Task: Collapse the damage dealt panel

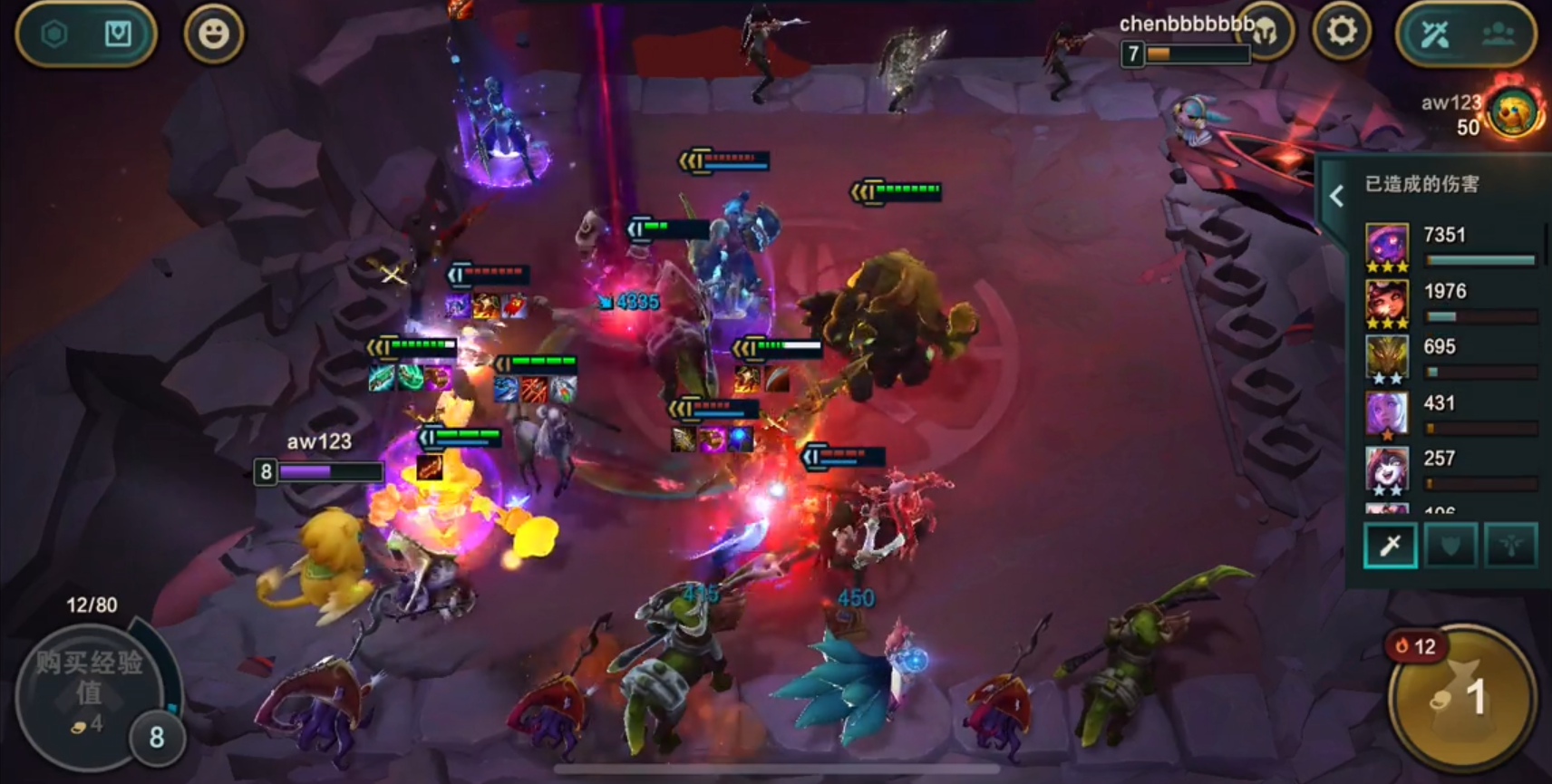Action: click(x=1336, y=196)
